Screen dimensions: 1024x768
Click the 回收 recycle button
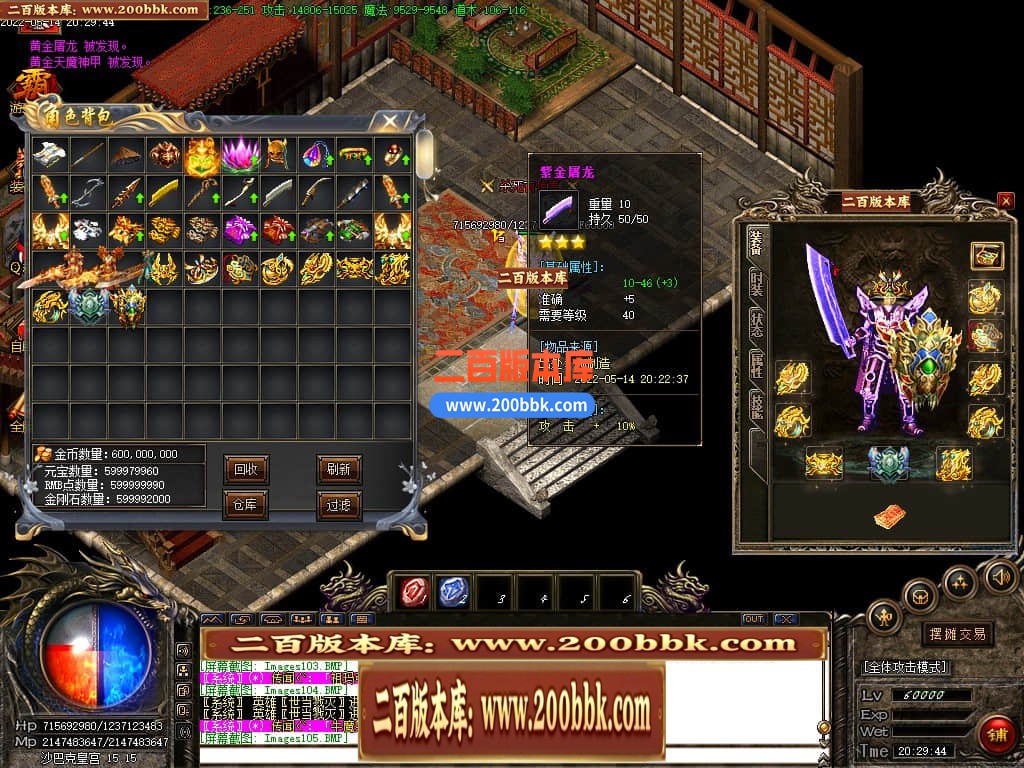(x=244, y=469)
